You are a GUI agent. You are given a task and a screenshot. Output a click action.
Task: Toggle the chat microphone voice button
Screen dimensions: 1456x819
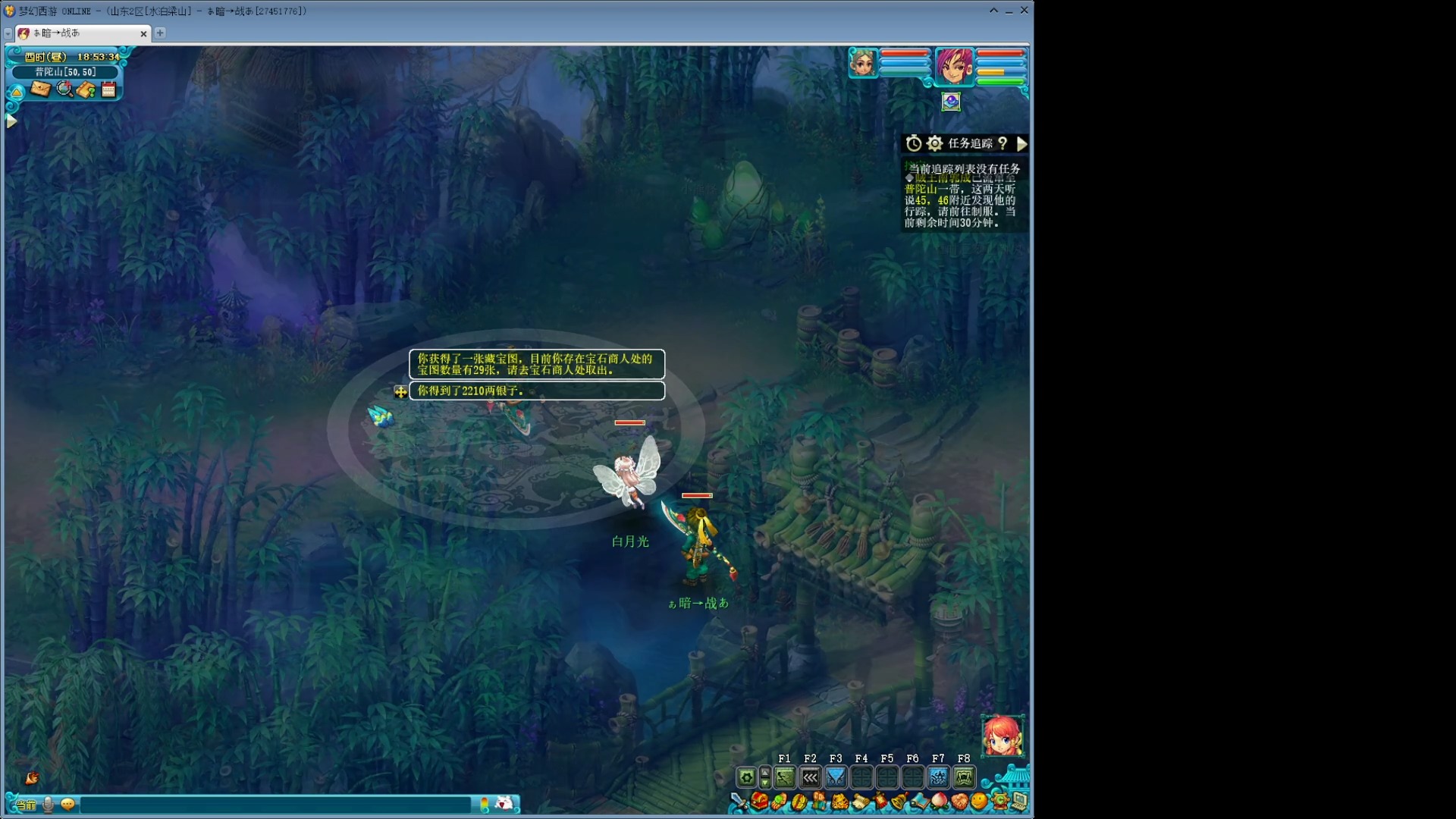pos(49,805)
